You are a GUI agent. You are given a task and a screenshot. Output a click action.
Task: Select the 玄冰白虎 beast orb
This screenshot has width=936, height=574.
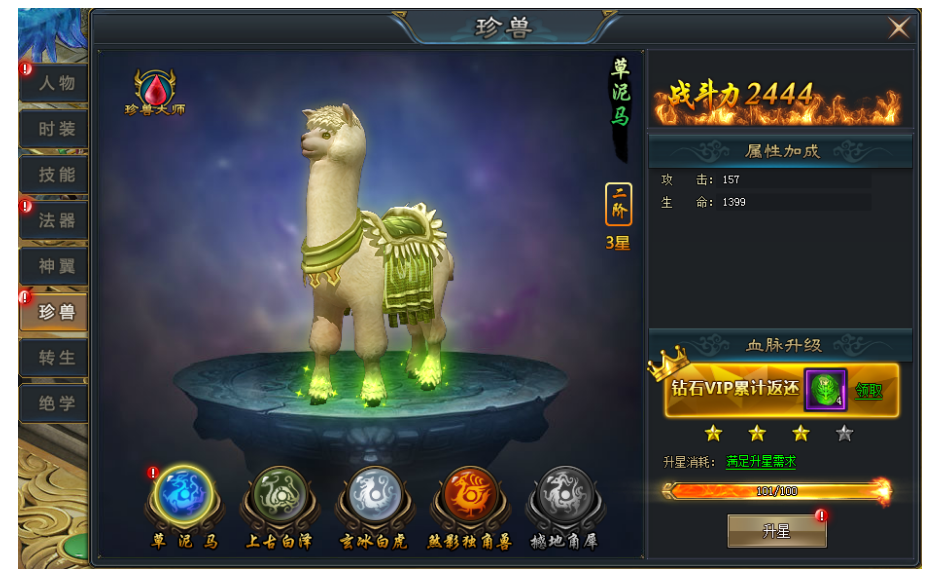374,496
